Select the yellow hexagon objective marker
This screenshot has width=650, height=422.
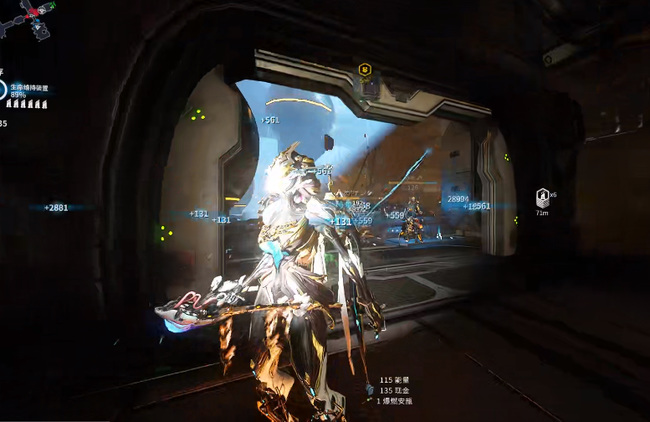coord(366,71)
